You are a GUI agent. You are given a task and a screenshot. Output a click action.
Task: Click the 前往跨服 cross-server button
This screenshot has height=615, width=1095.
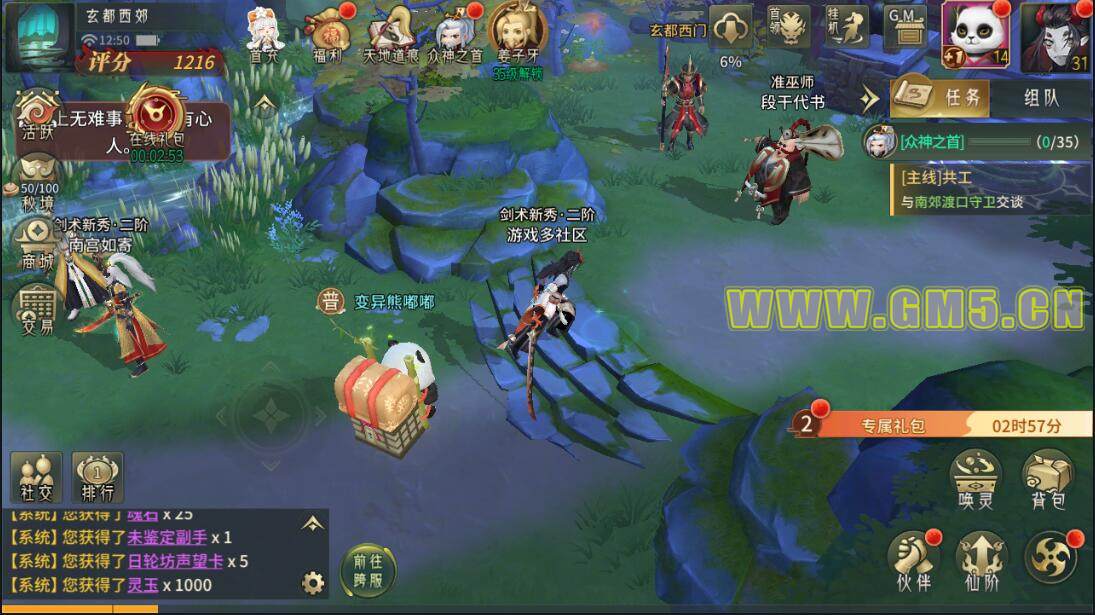368,571
